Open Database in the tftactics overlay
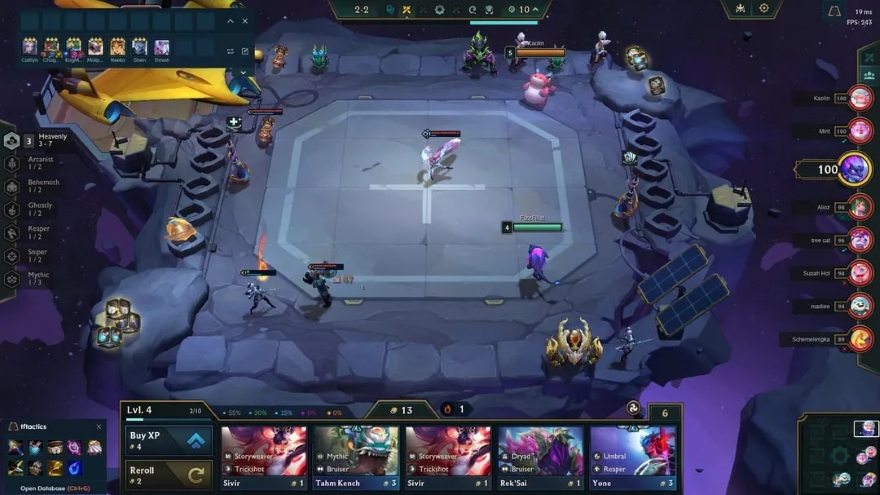Screen dimensions: 880x495 tap(42, 488)
